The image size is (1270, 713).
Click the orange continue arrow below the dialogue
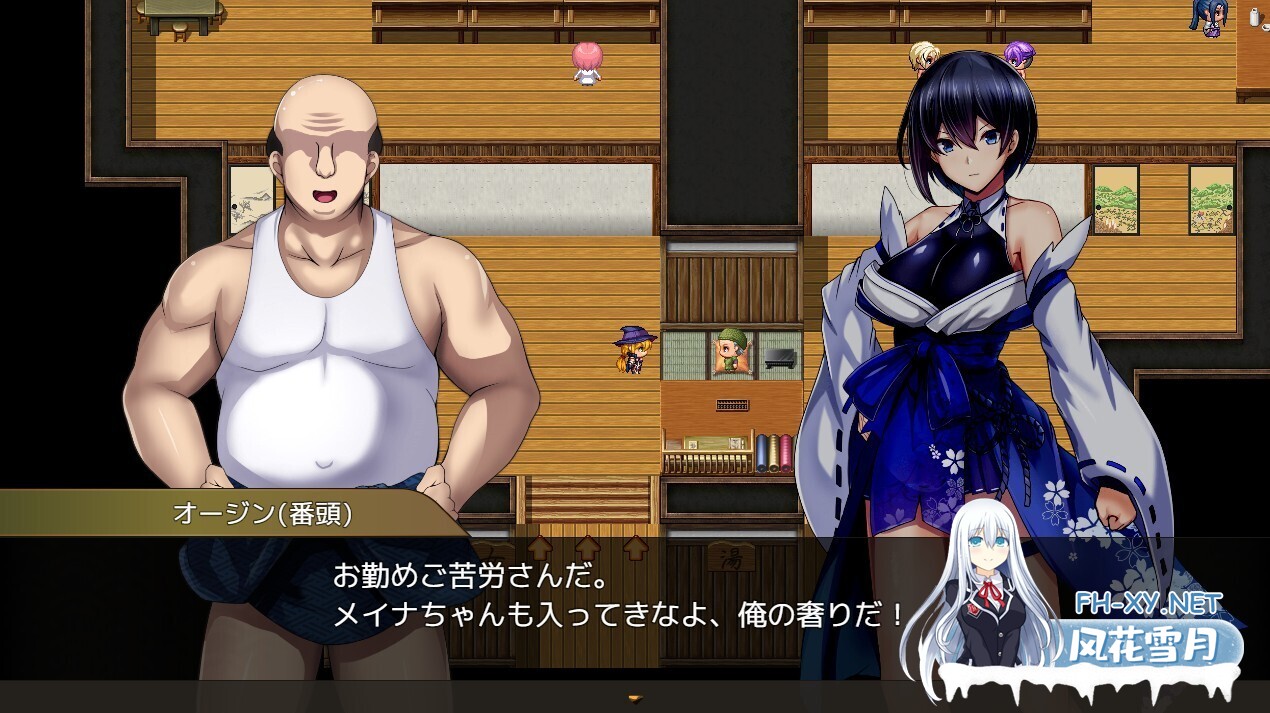tap(634, 698)
